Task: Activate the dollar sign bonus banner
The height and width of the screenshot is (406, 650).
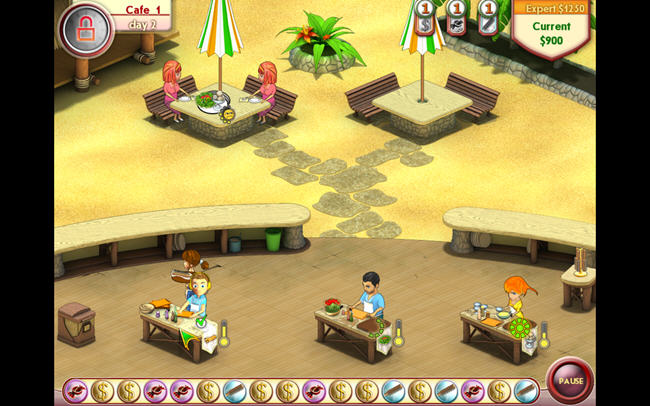Action: tap(424, 23)
